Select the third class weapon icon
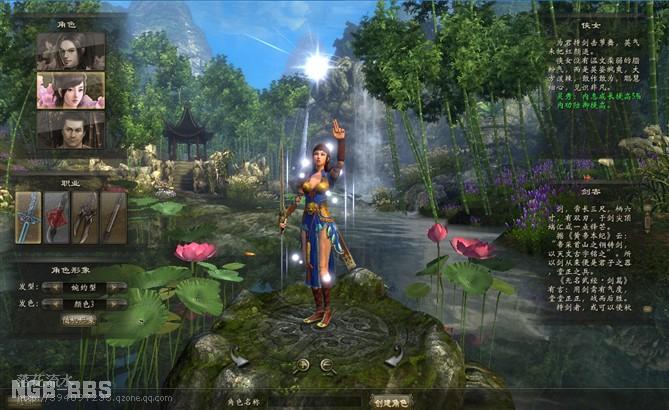The width and height of the screenshot is (669, 410). (x=85, y=217)
